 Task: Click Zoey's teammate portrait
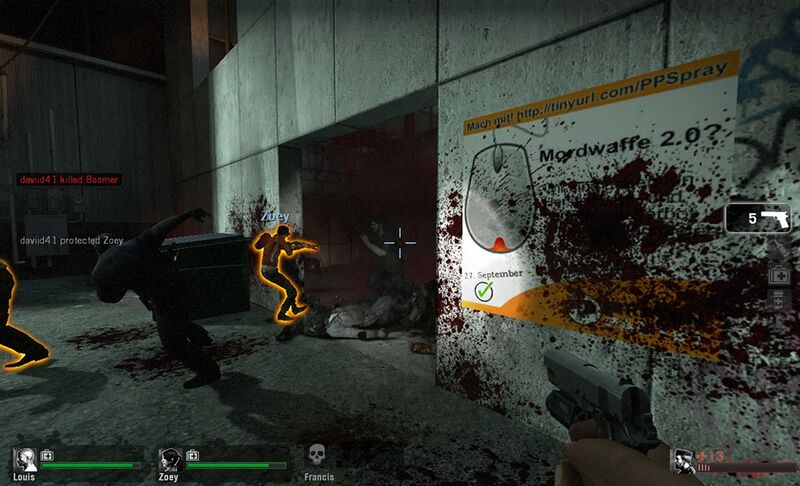(x=169, y=460)
